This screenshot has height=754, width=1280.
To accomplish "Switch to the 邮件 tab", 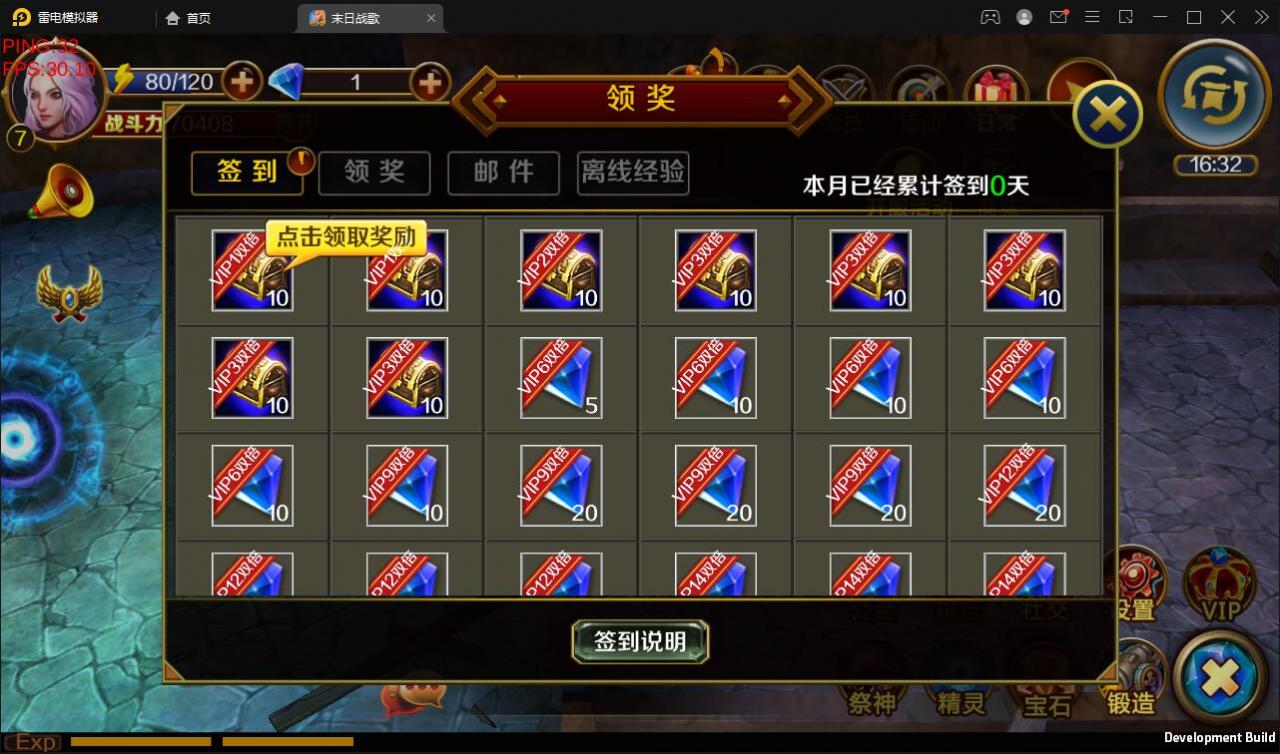I will click(x=503, y=173).
